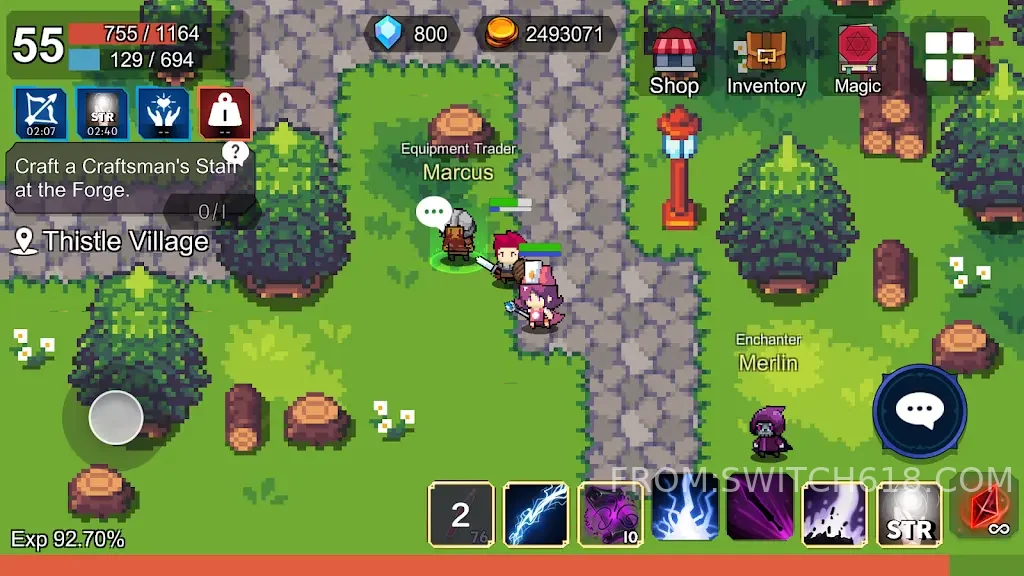Cast the lightning bow skill
The width and height of the screenshot is (1024, 576).
536,514
